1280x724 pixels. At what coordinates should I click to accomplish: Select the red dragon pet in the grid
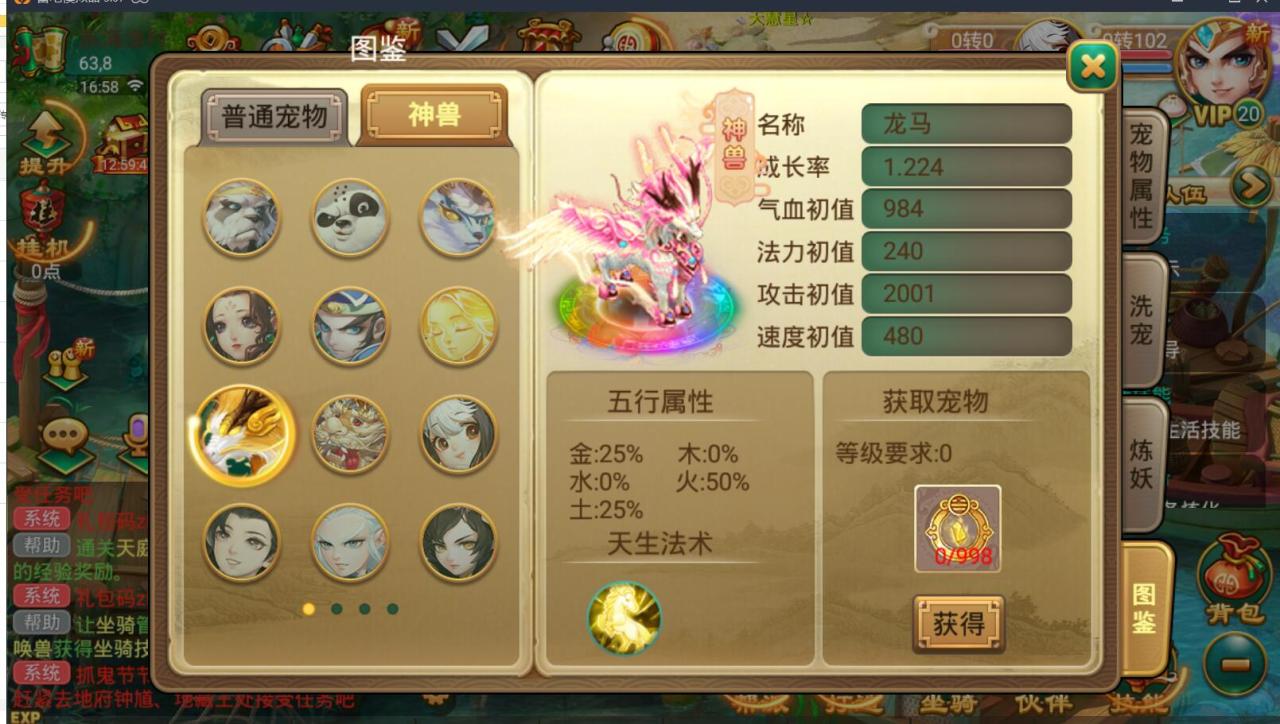349,434
